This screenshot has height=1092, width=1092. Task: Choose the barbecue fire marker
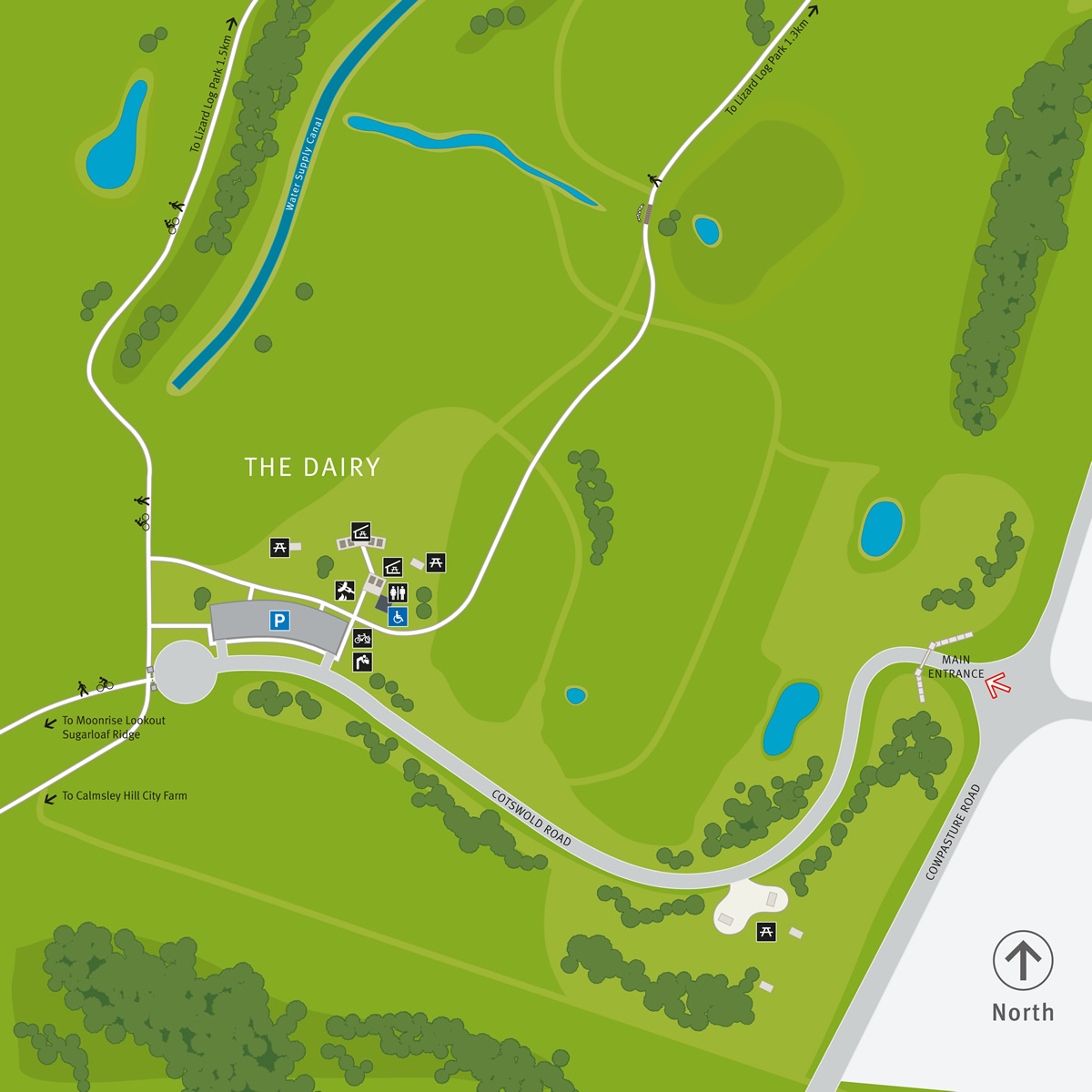tap(344, 591)
